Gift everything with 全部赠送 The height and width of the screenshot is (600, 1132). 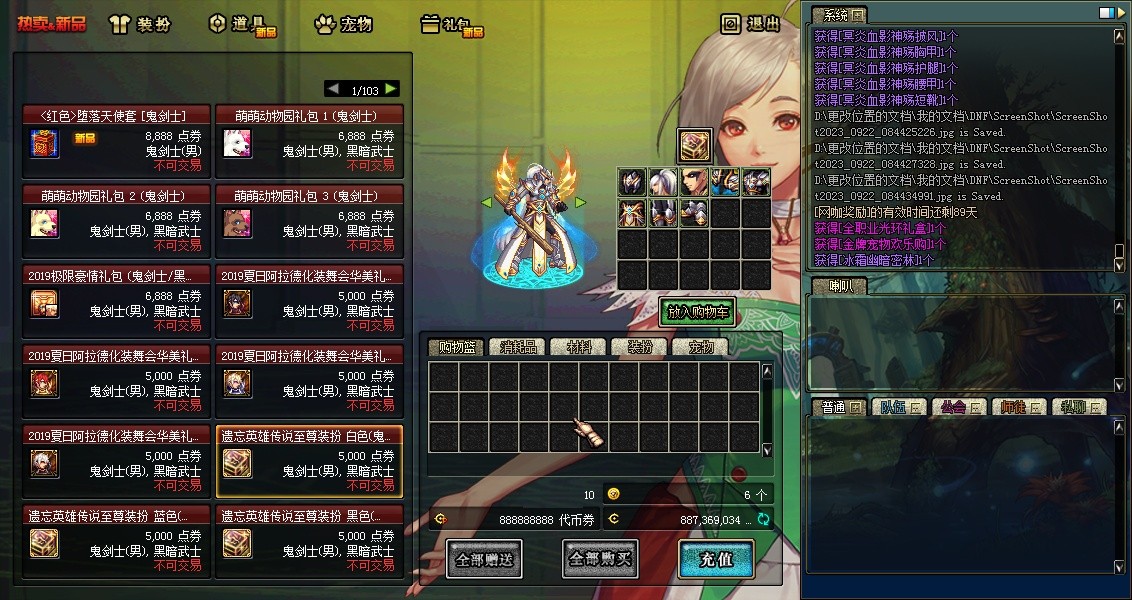pos(483,560)
